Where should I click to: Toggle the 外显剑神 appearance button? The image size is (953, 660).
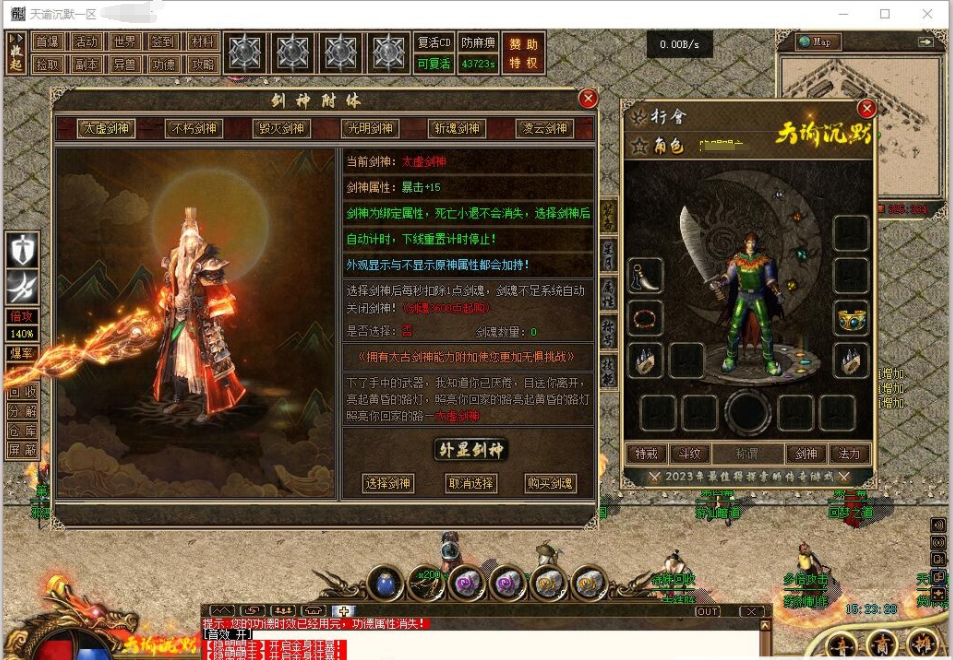click(471, 449)
